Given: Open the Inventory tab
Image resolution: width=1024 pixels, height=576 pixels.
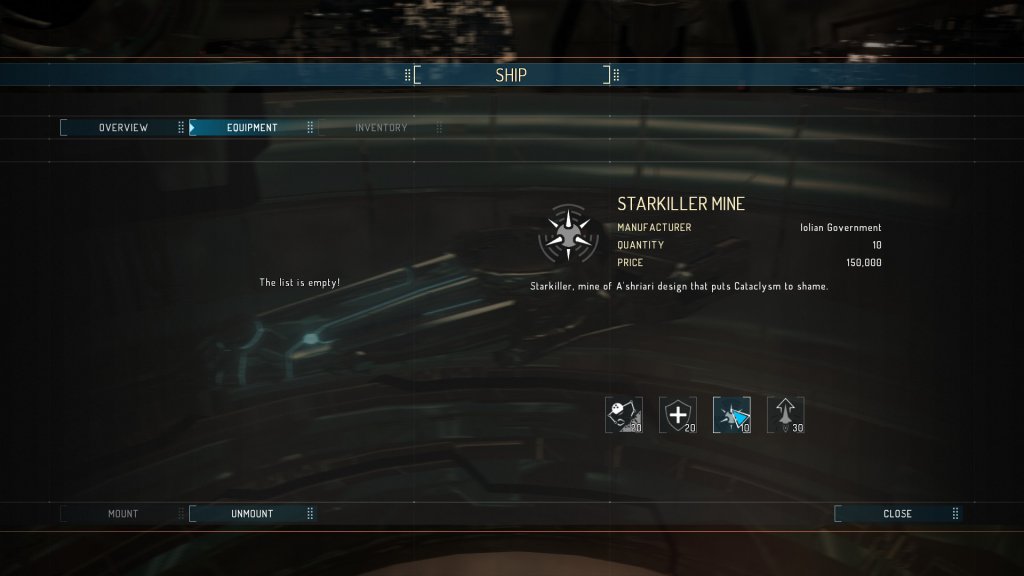Looking at the screenshot, I should (380, 128).
